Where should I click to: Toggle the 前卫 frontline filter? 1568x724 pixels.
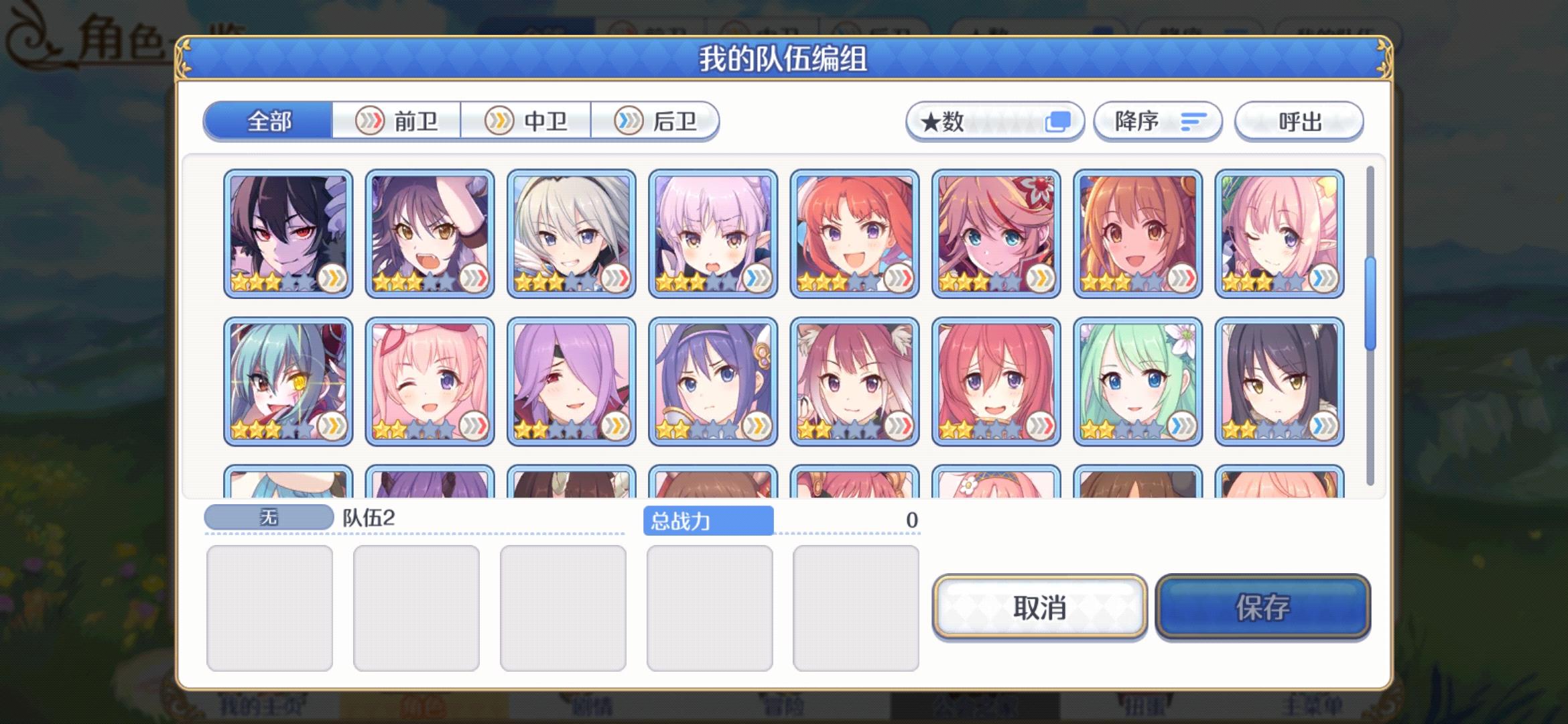point(396,121)
